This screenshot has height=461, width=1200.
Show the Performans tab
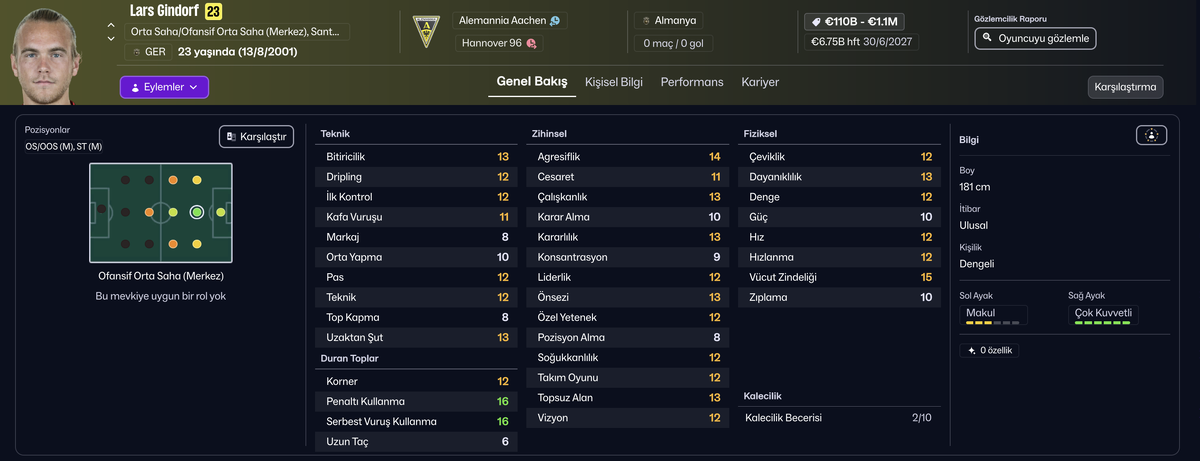[x=692, y=82]
